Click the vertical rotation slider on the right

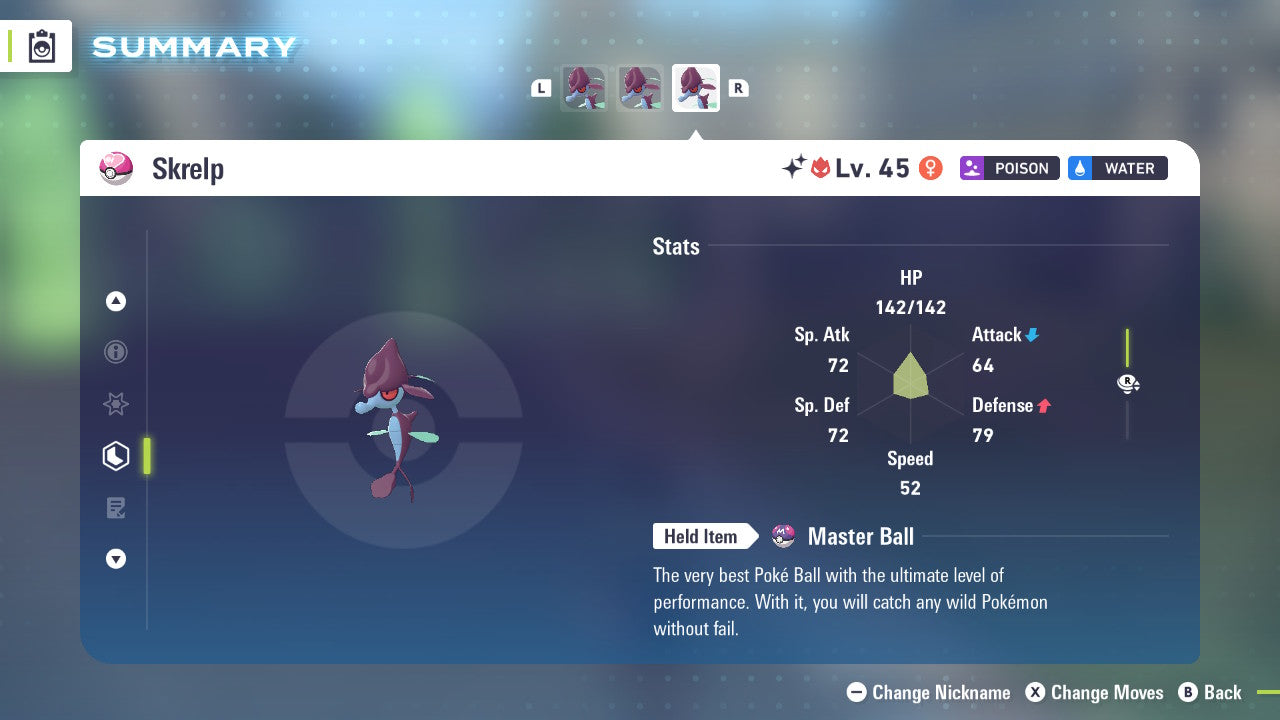tap(1128, 345)
